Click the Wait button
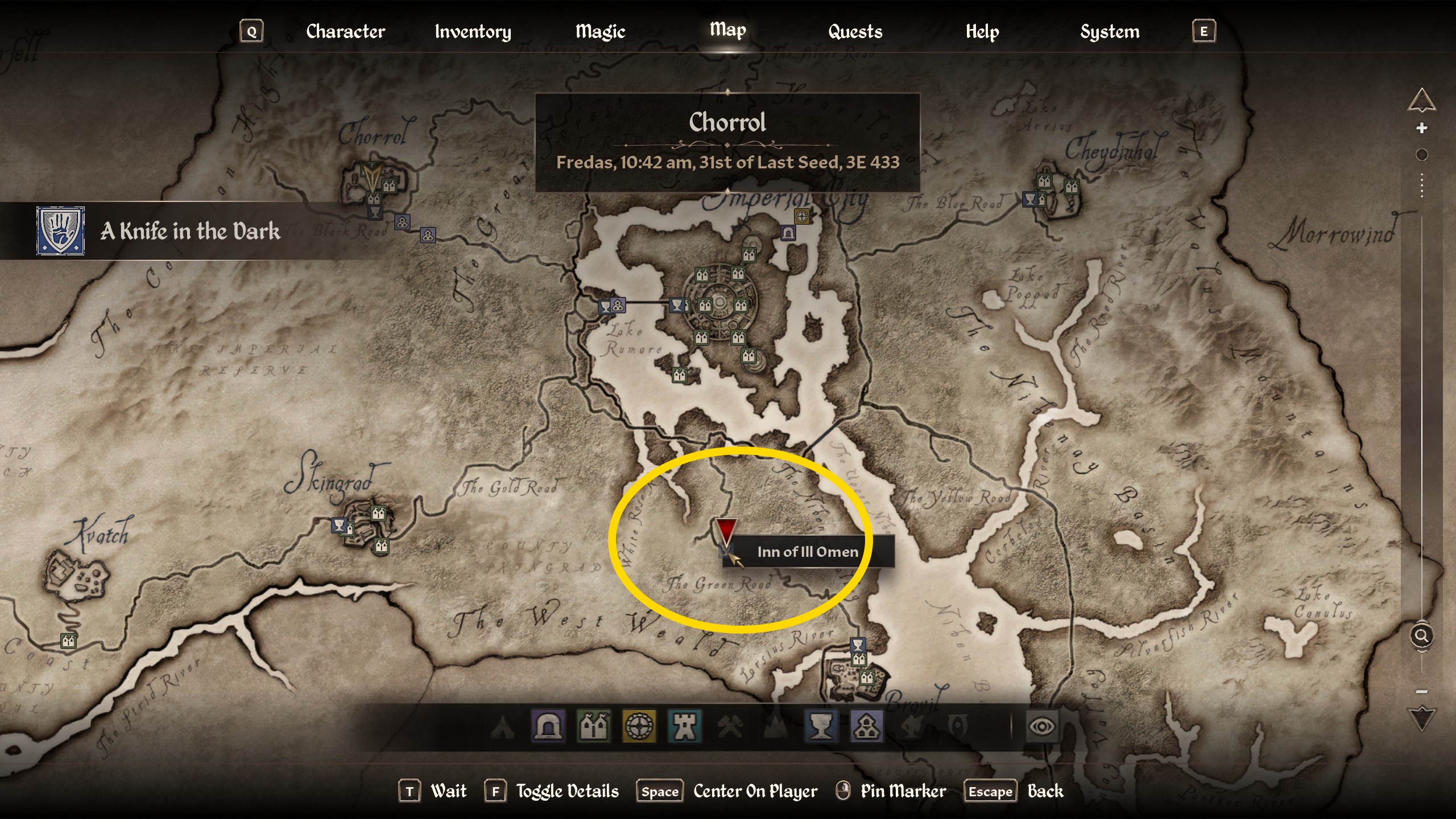Image resolution: width=1456 pixels, height=819 pixels. [449, 791]
